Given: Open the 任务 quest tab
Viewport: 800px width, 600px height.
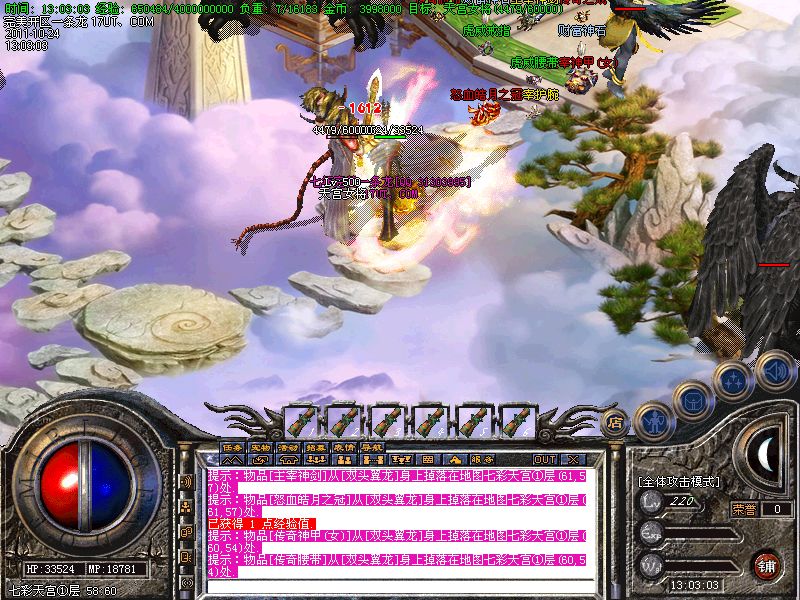Looking at the screenshot, I should pyautogui.click(x=233, y=447).
